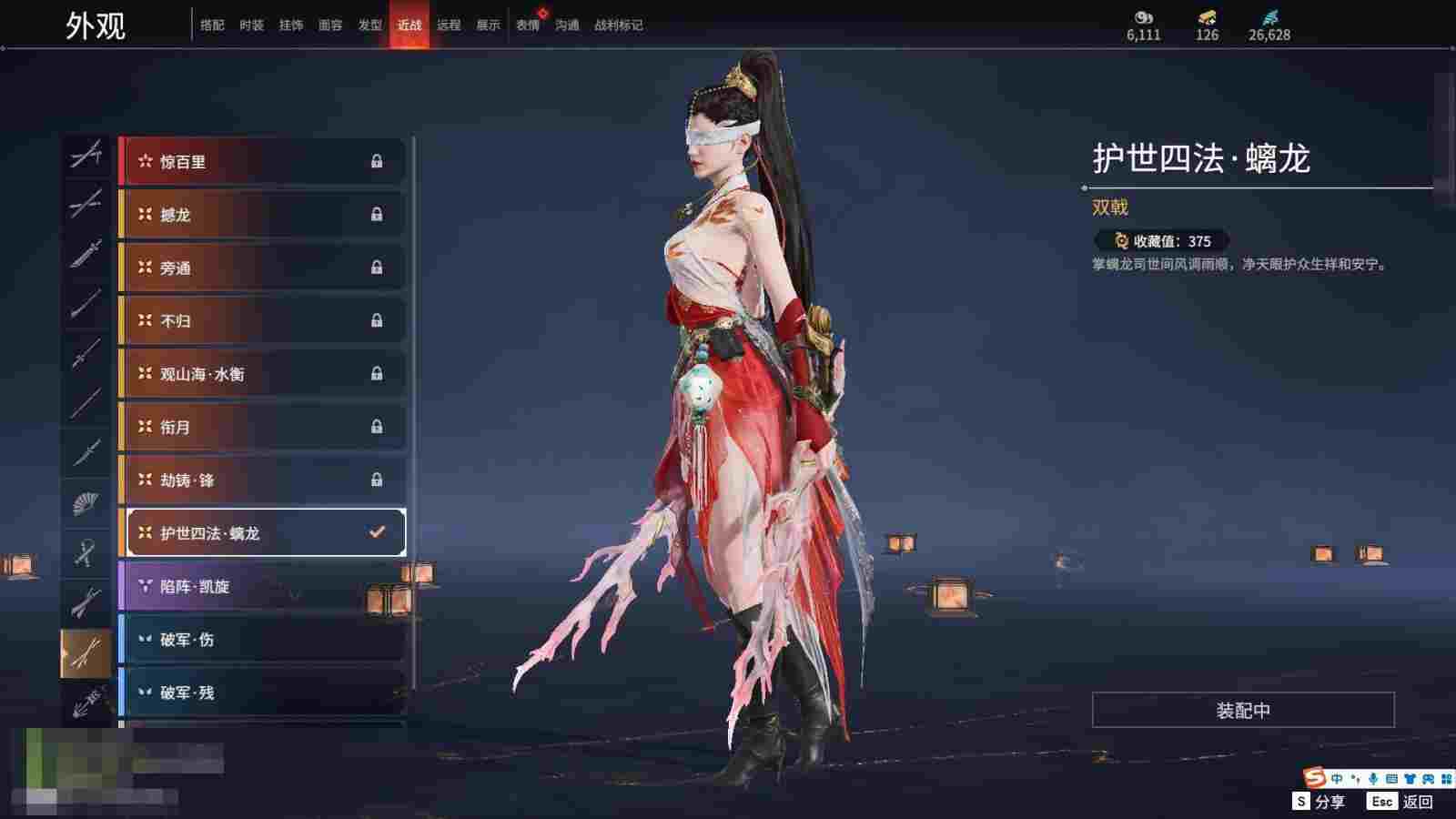Choose the 撼龙 skin entry

tap(262, 215)
